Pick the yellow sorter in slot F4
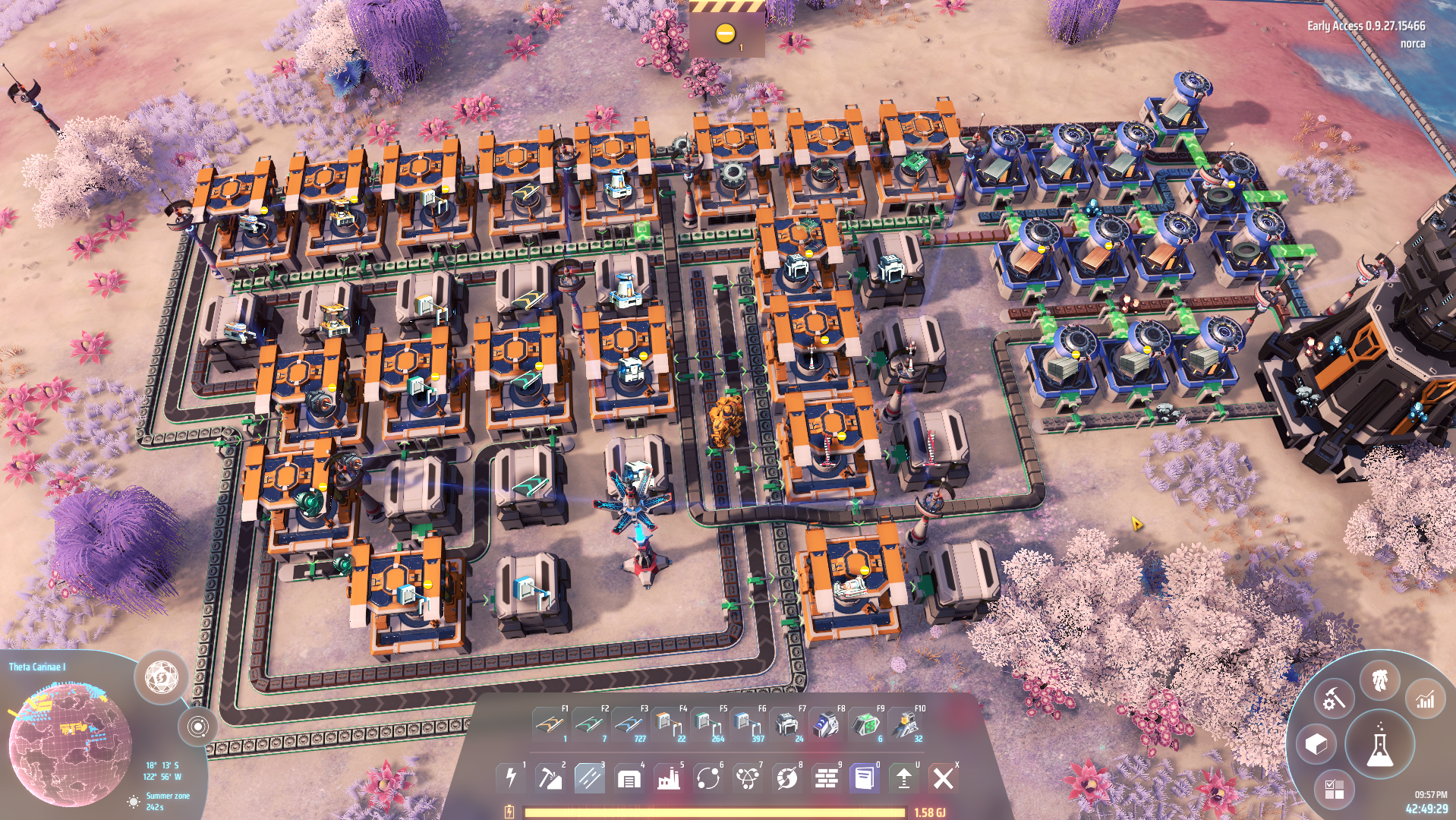Viewport: 1456px width, 820px height. click(667, 724)
